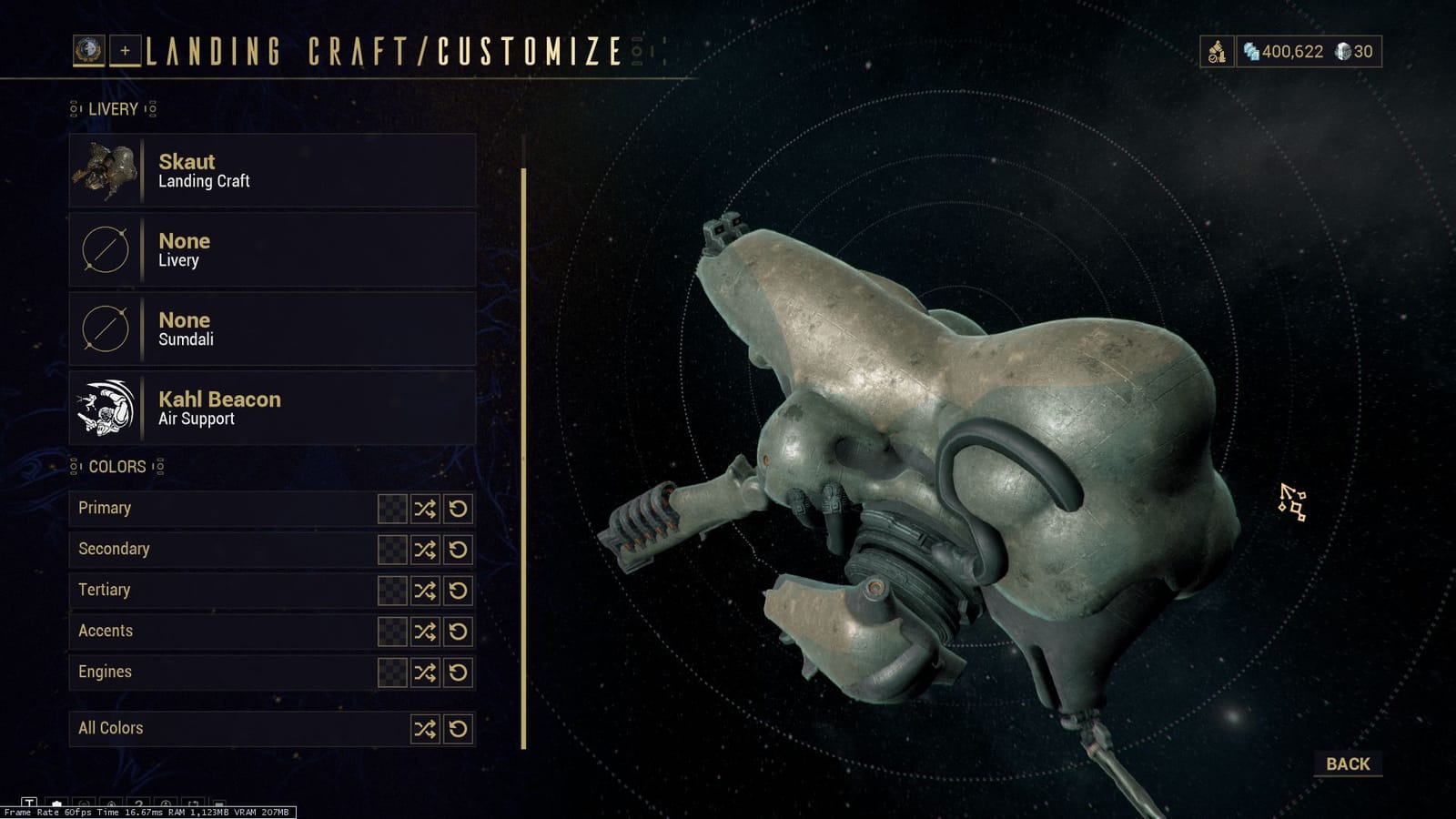The height and width of the screenshot is (819, 1456).
Task: Open the Accents color swatch
Action: (391, 632)
